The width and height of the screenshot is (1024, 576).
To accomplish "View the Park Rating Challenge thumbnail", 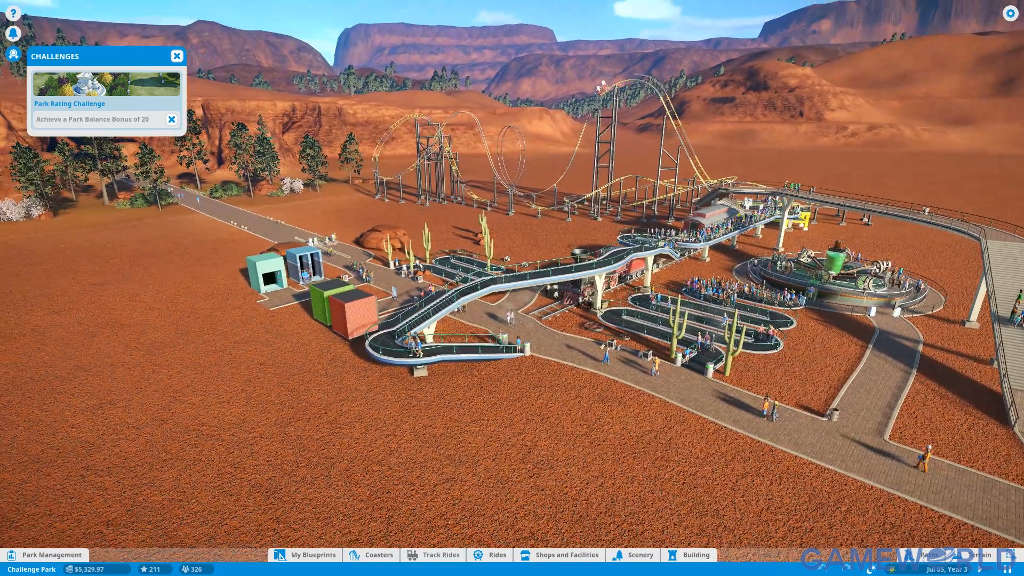I will pos(107,84).
